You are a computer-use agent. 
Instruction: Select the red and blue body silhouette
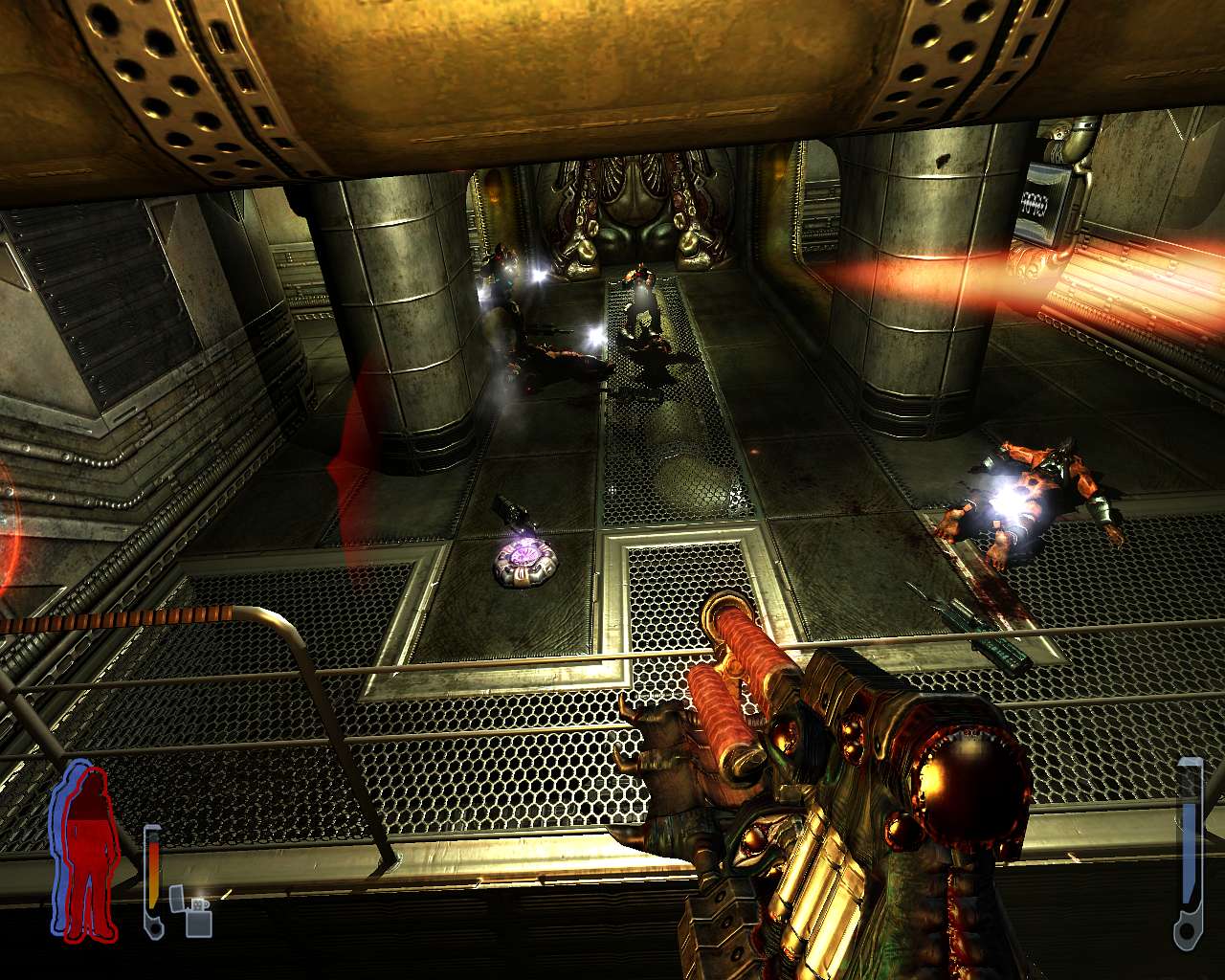pyautogui.click(x=86, y=852)
